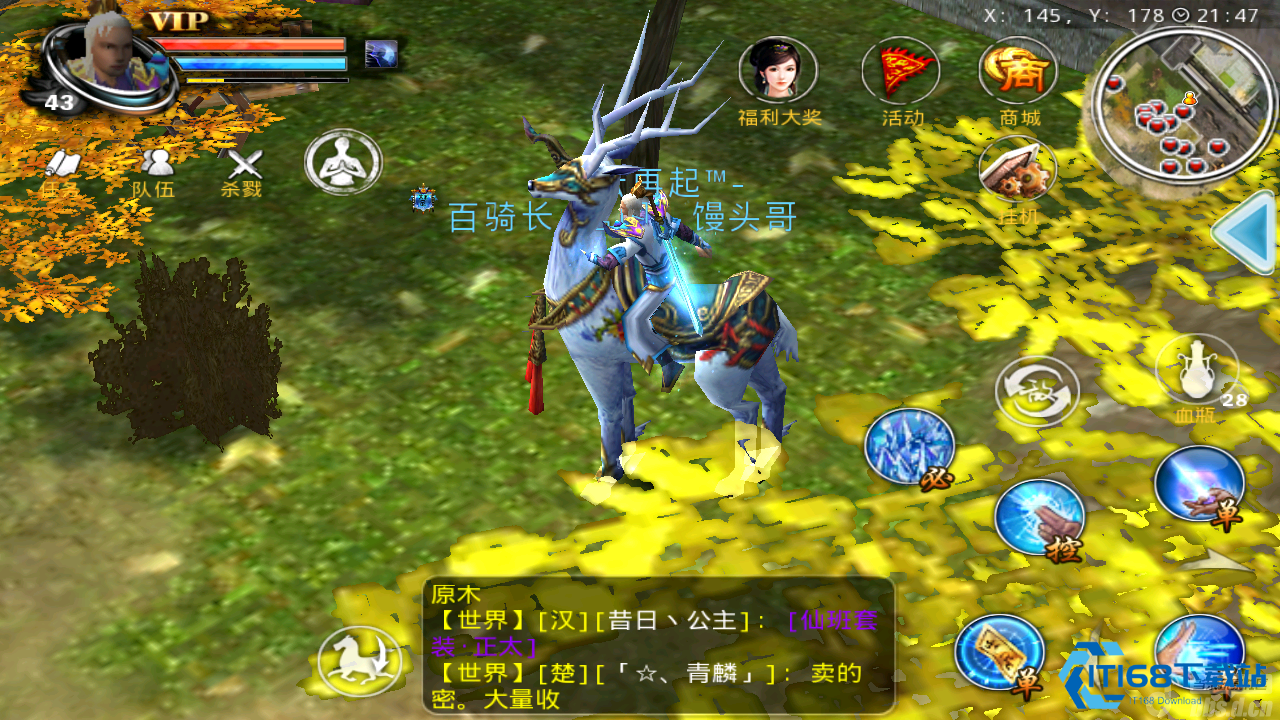Tap the VIP label

(179, 21)
